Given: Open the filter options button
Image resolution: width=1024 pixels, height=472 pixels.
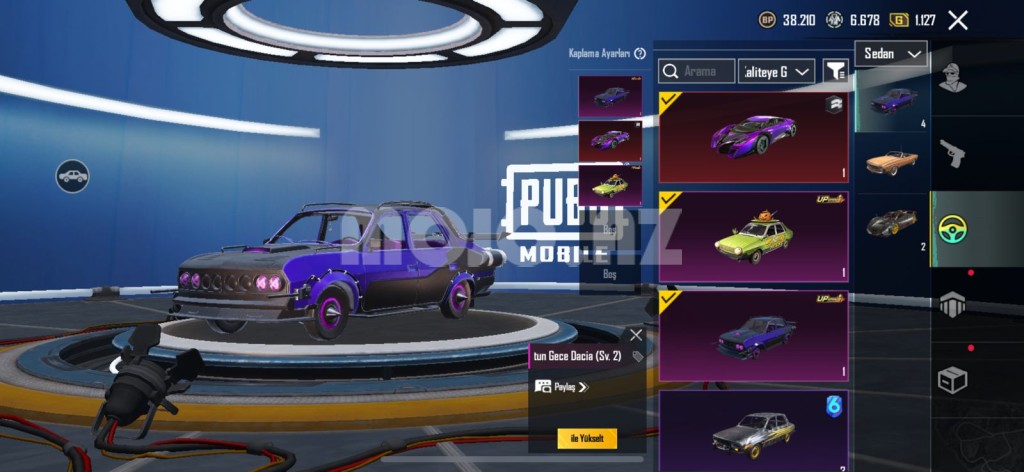Looking at the screenshot, I should pos(835,71).
